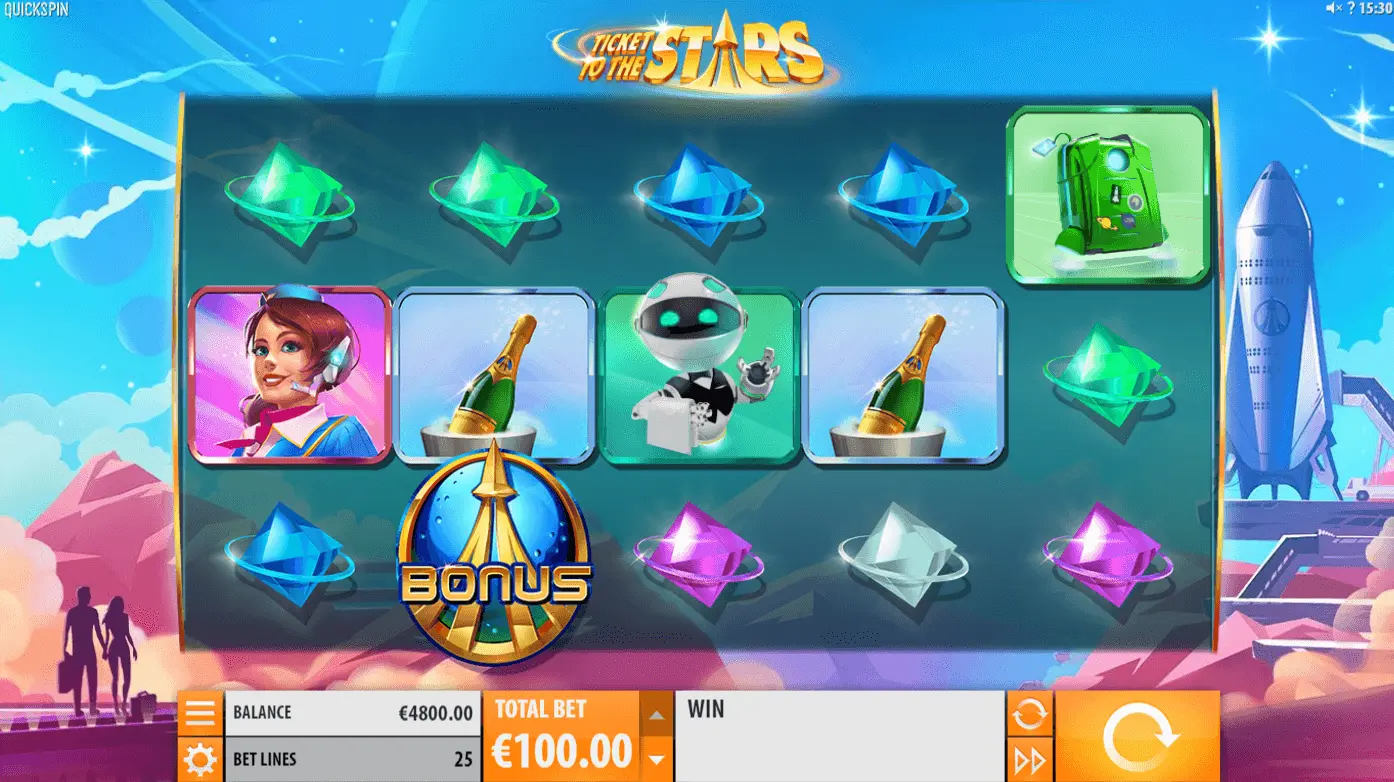Open the gear settings
The width and height of the screenshot is (1394, 782).
click(200, 758)
